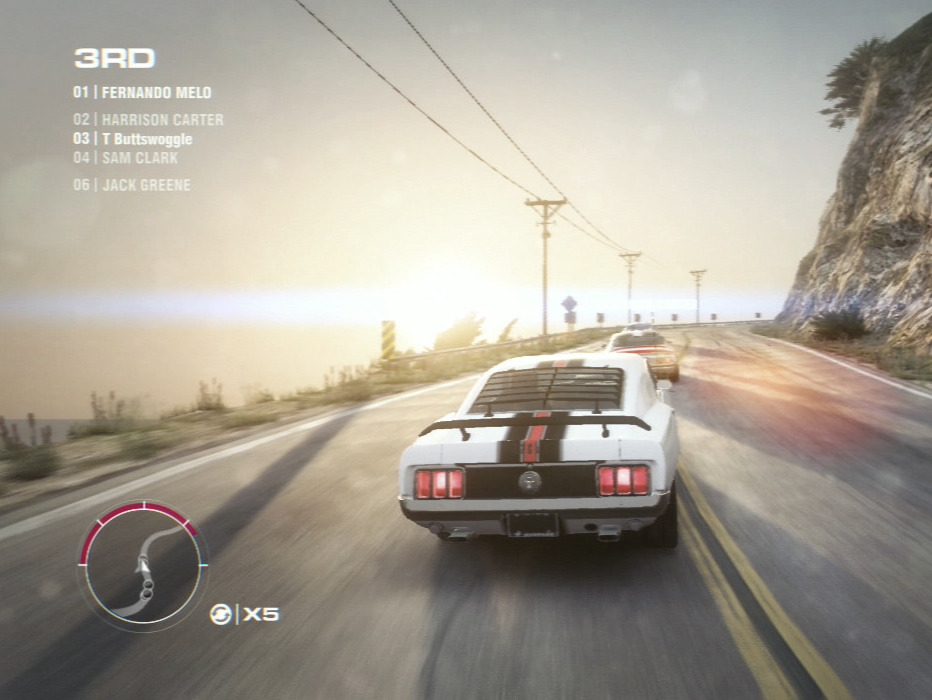Click the T Buttswoggle player row

click(132, 139)
